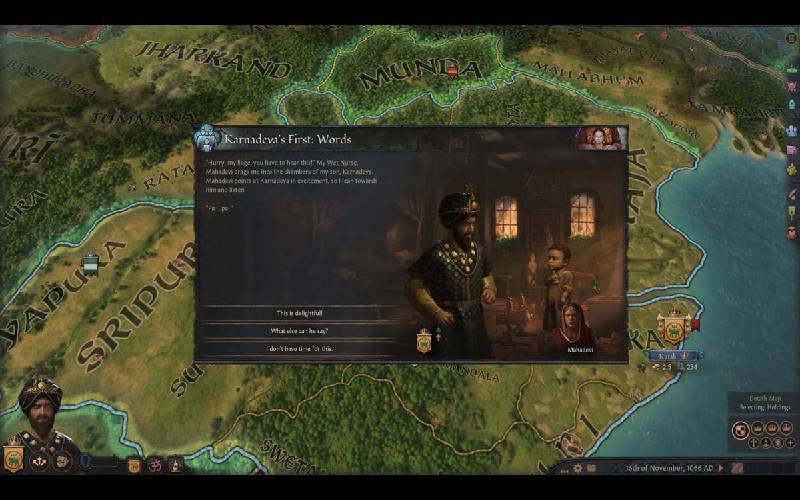Open the culture icon next to faith

[174, 464]
